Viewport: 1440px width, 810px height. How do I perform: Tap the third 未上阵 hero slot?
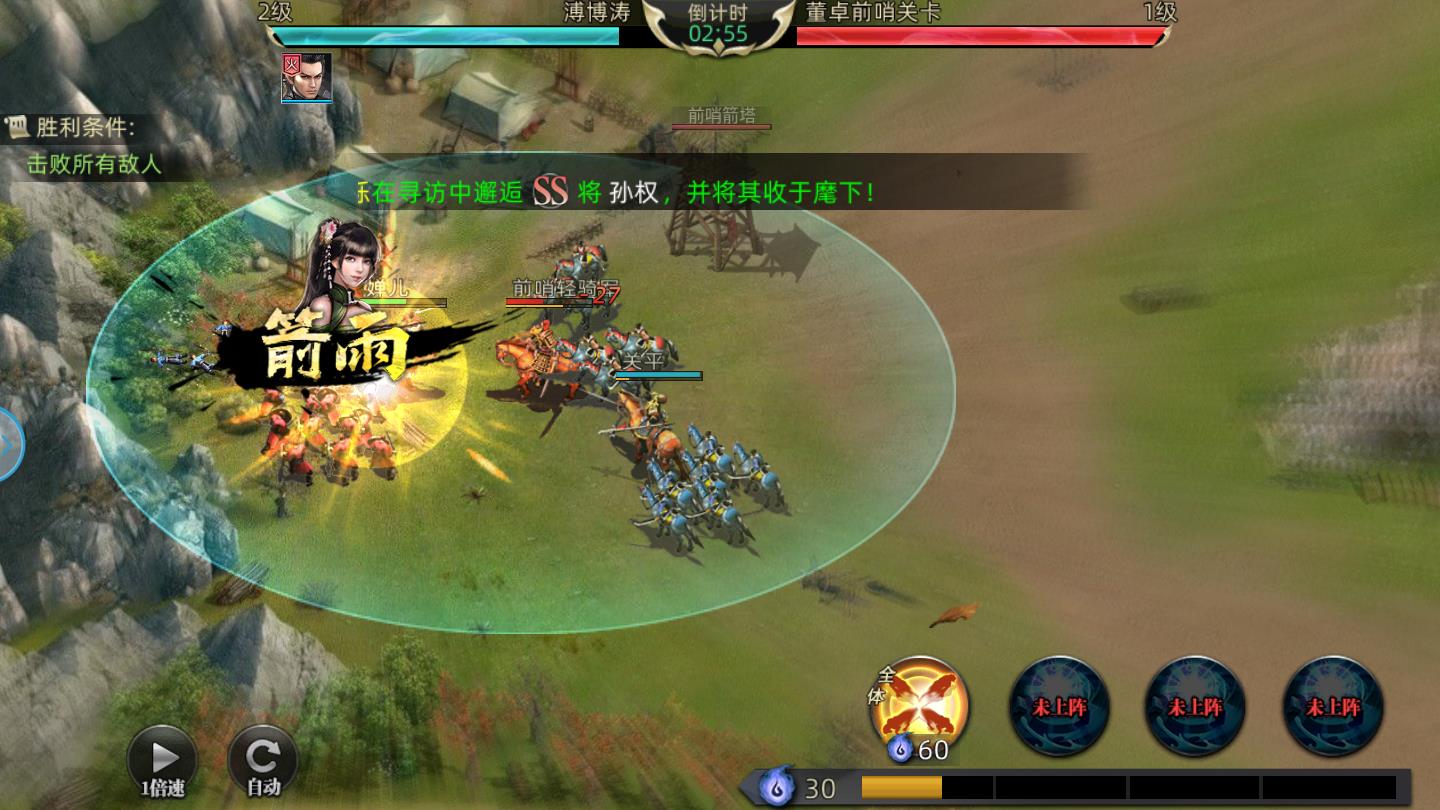pyautogui.click(x=1331, y=705)
